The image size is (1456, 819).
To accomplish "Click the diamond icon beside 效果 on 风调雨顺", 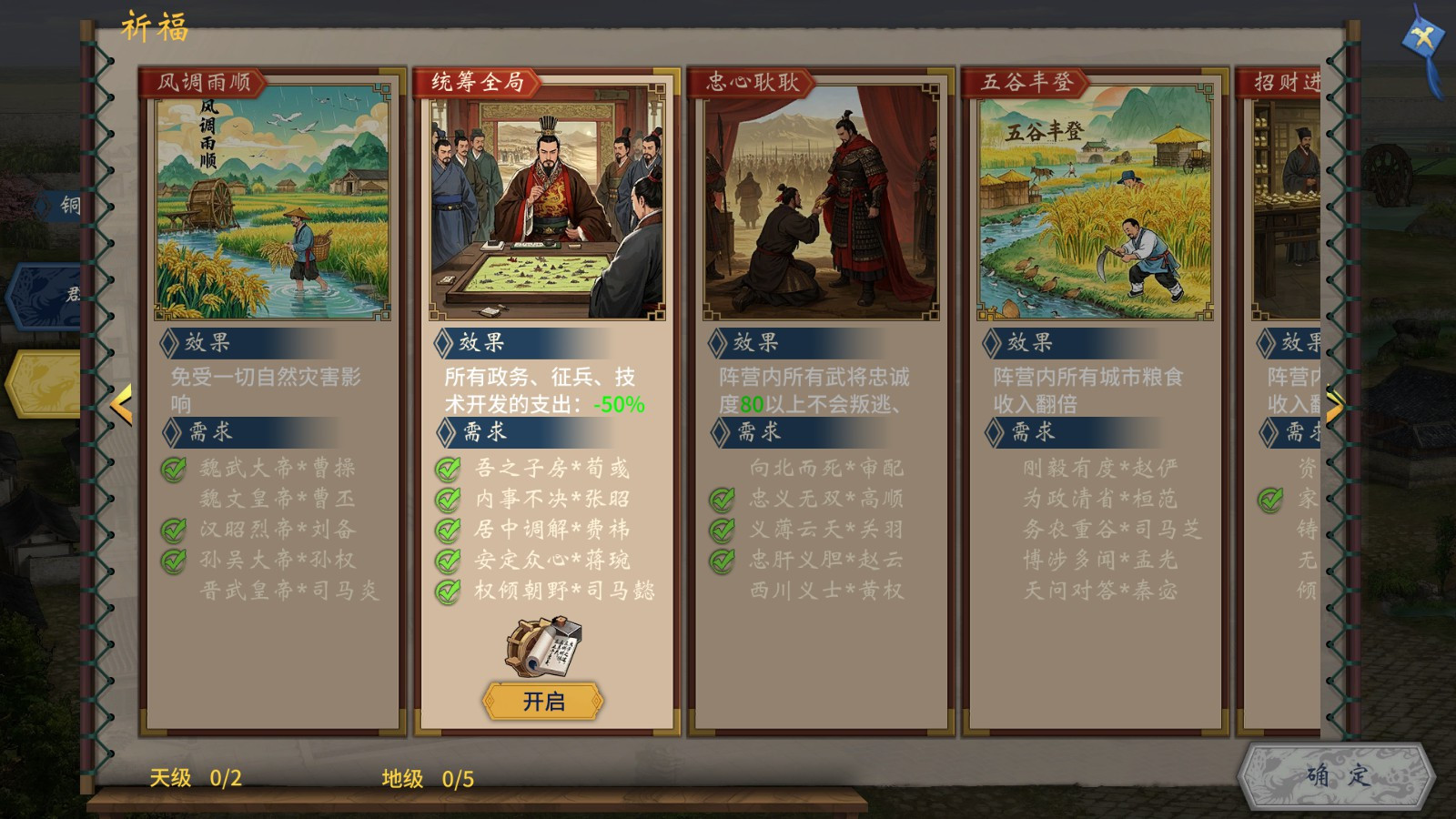I will click(x=168, y=344).
